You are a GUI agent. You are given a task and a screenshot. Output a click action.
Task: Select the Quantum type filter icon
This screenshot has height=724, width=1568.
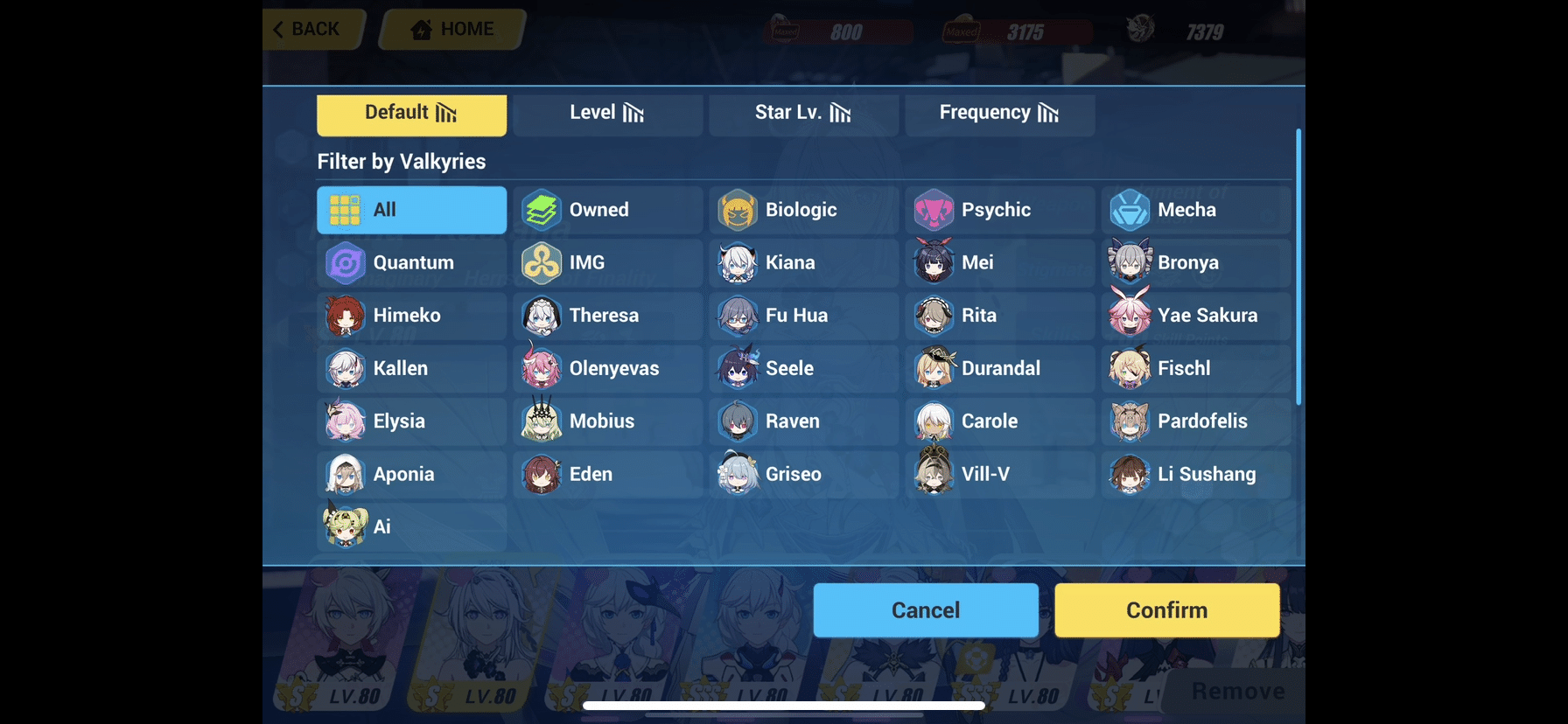[x=347, y=262]
